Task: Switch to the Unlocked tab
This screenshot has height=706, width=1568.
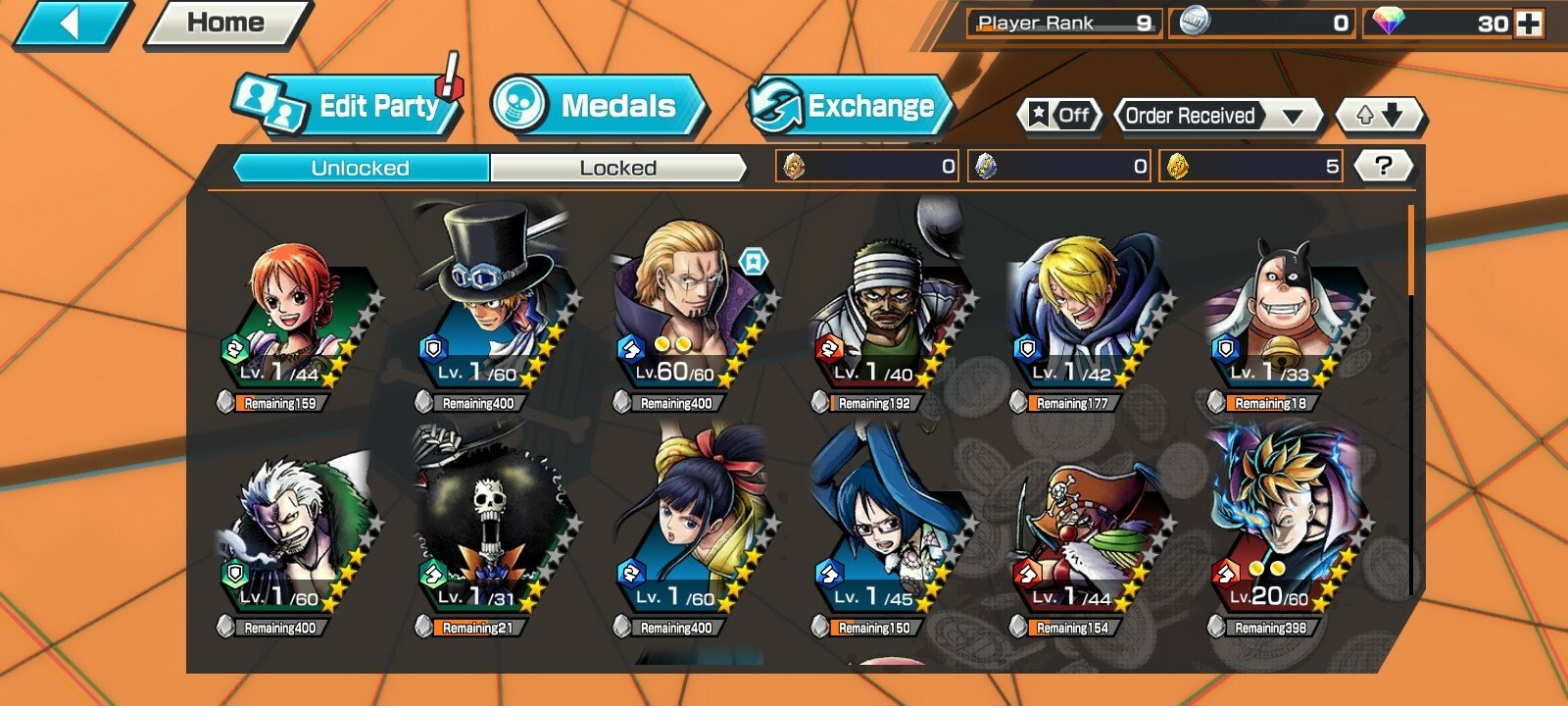Action: (x=361, y=168)
